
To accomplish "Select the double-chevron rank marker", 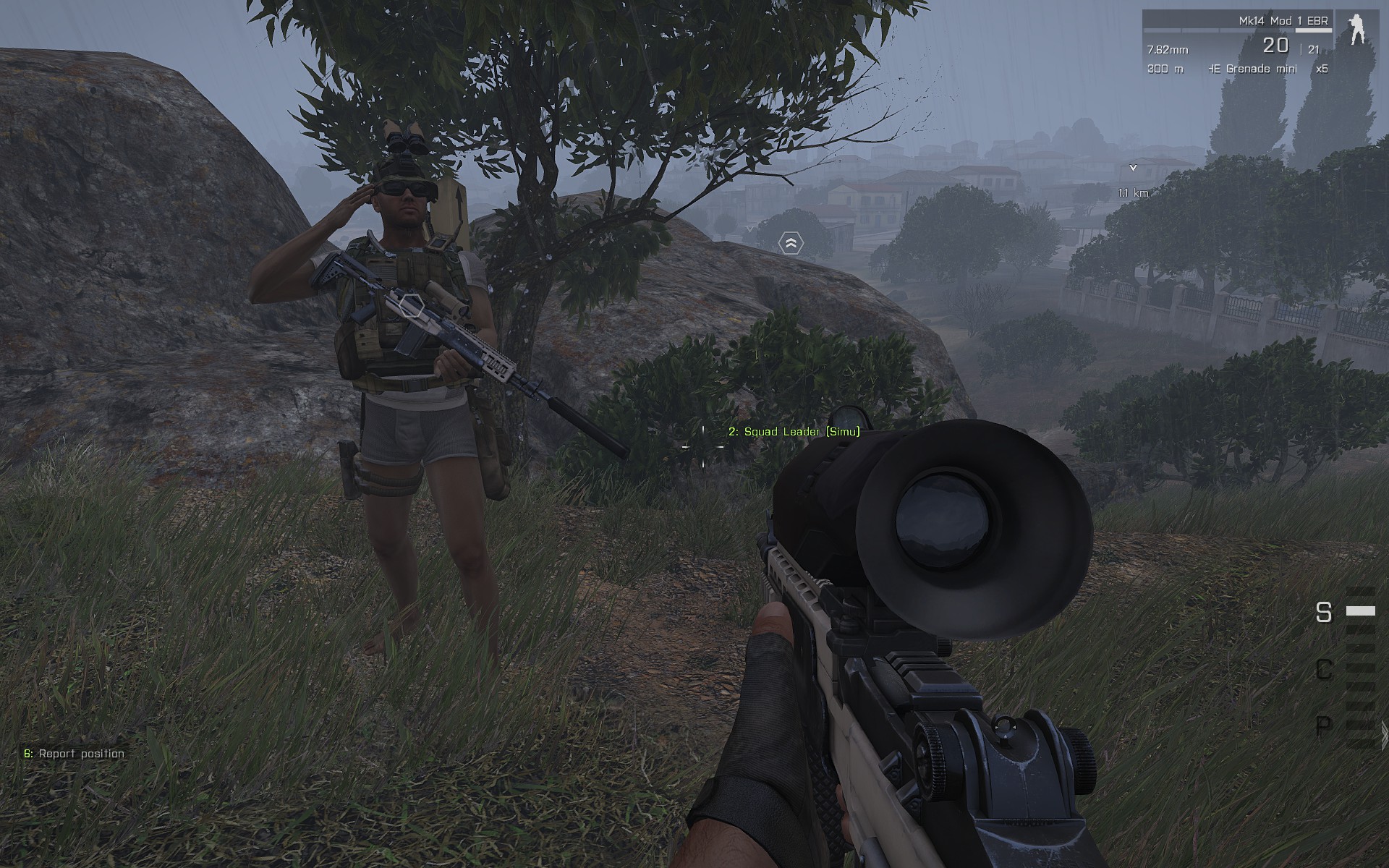I will click(791, 244).
